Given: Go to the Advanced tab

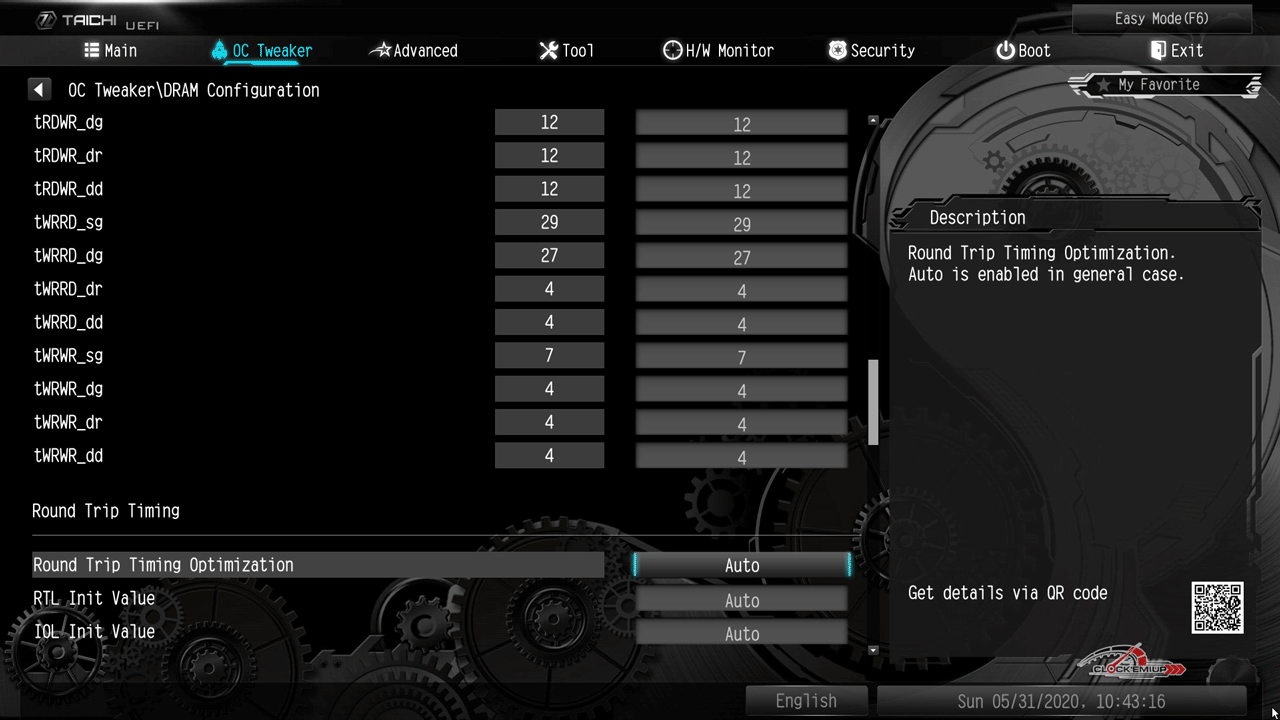Looking at the screenshot, I should pyautogui.click(x=414, y=51).
